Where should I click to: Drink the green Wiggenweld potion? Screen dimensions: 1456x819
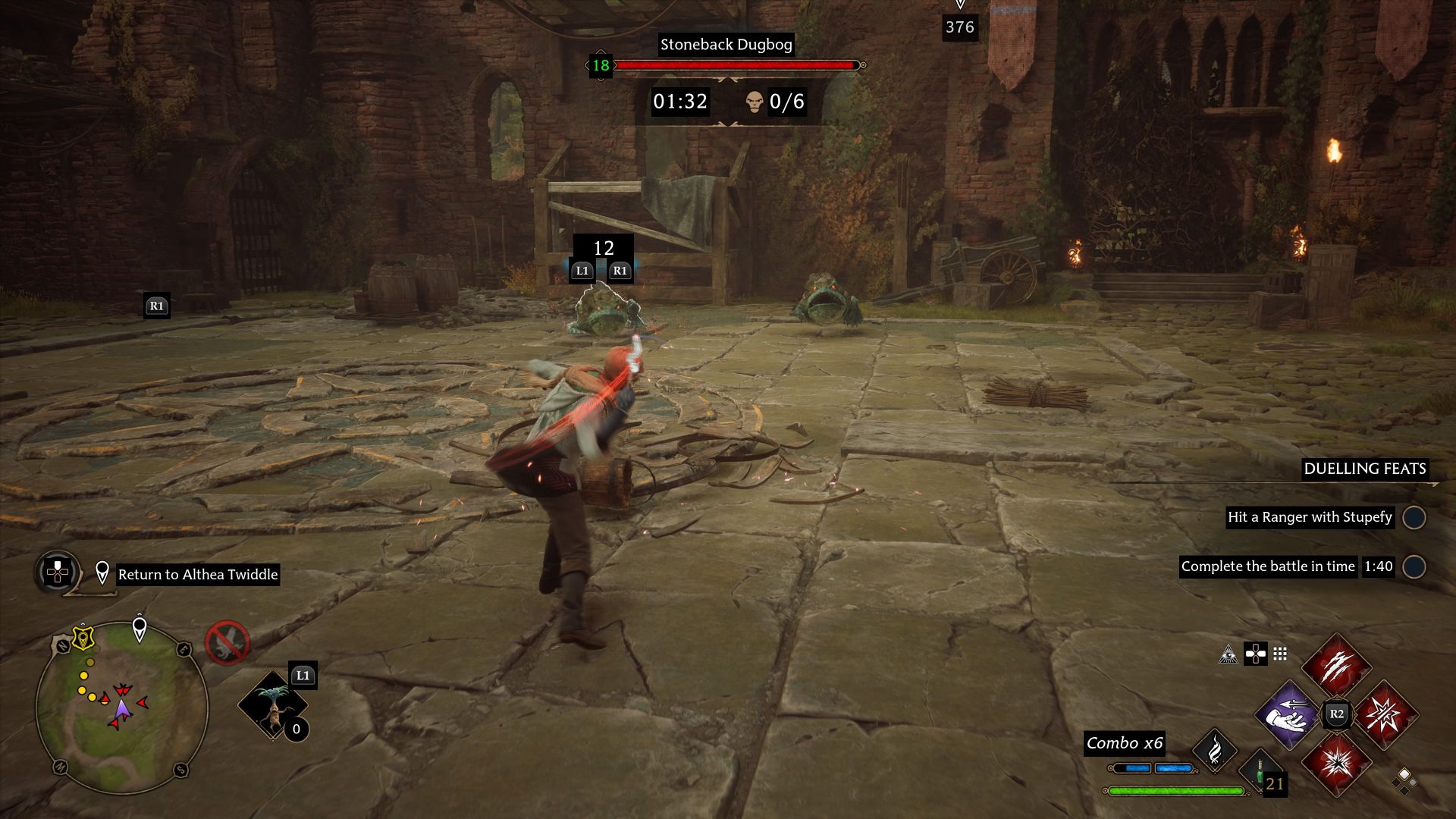[x=1260, y=772]
